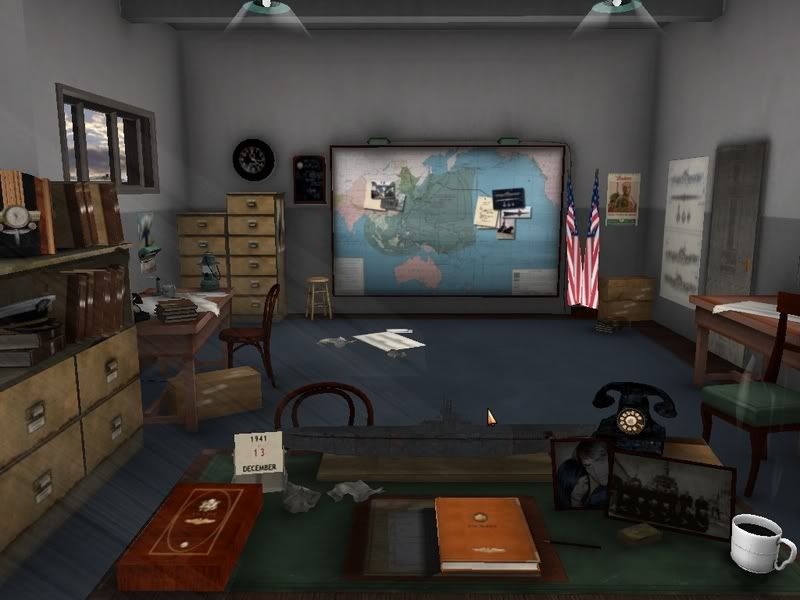800x600 pixels.
Task: Exit through the door on the right wall
Action: tap(736, 220)
